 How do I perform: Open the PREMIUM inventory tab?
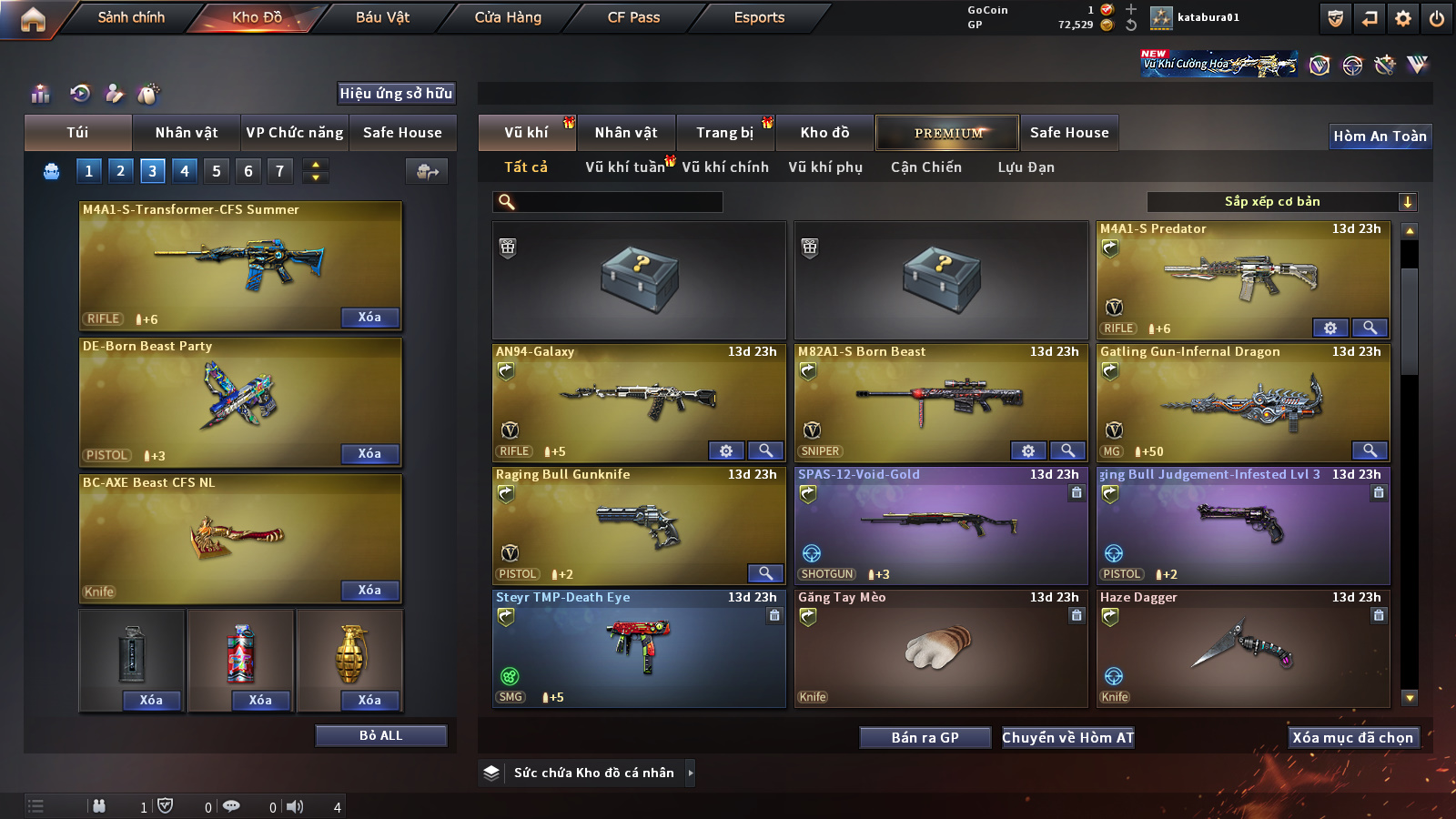(x=947, y=133)
